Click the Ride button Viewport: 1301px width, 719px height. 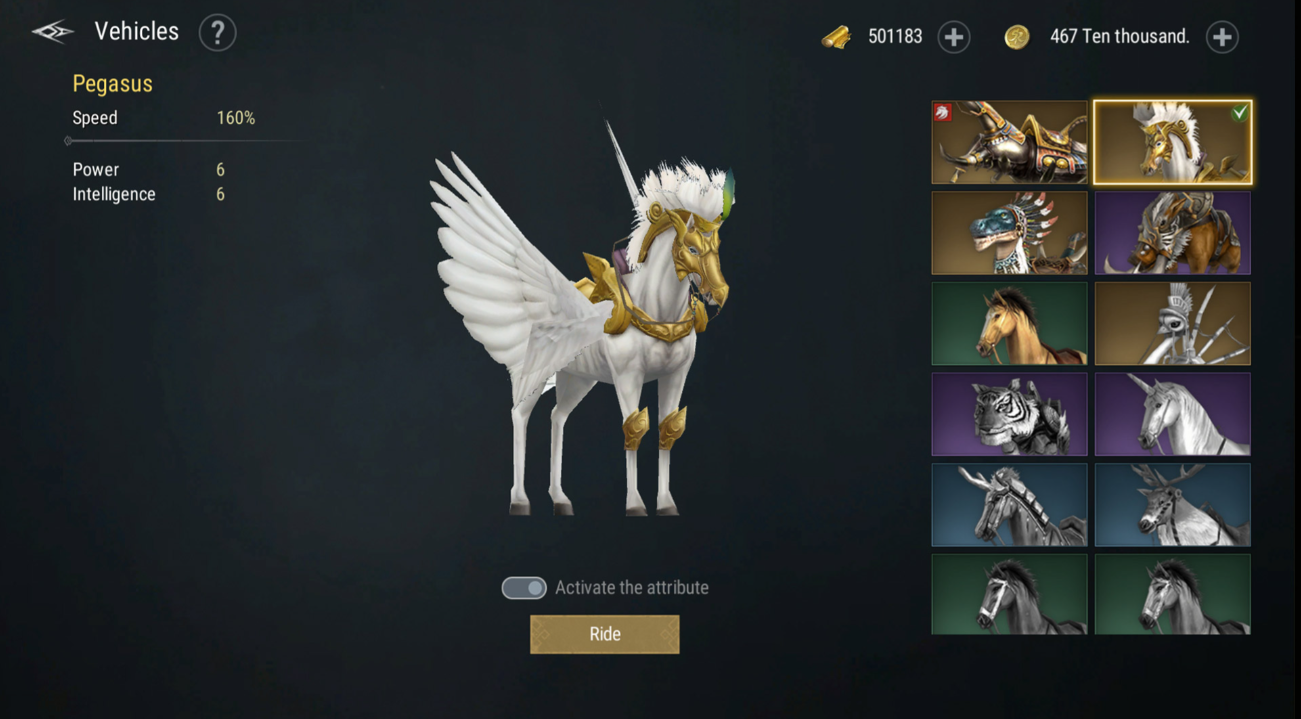(x=604, y=634)
